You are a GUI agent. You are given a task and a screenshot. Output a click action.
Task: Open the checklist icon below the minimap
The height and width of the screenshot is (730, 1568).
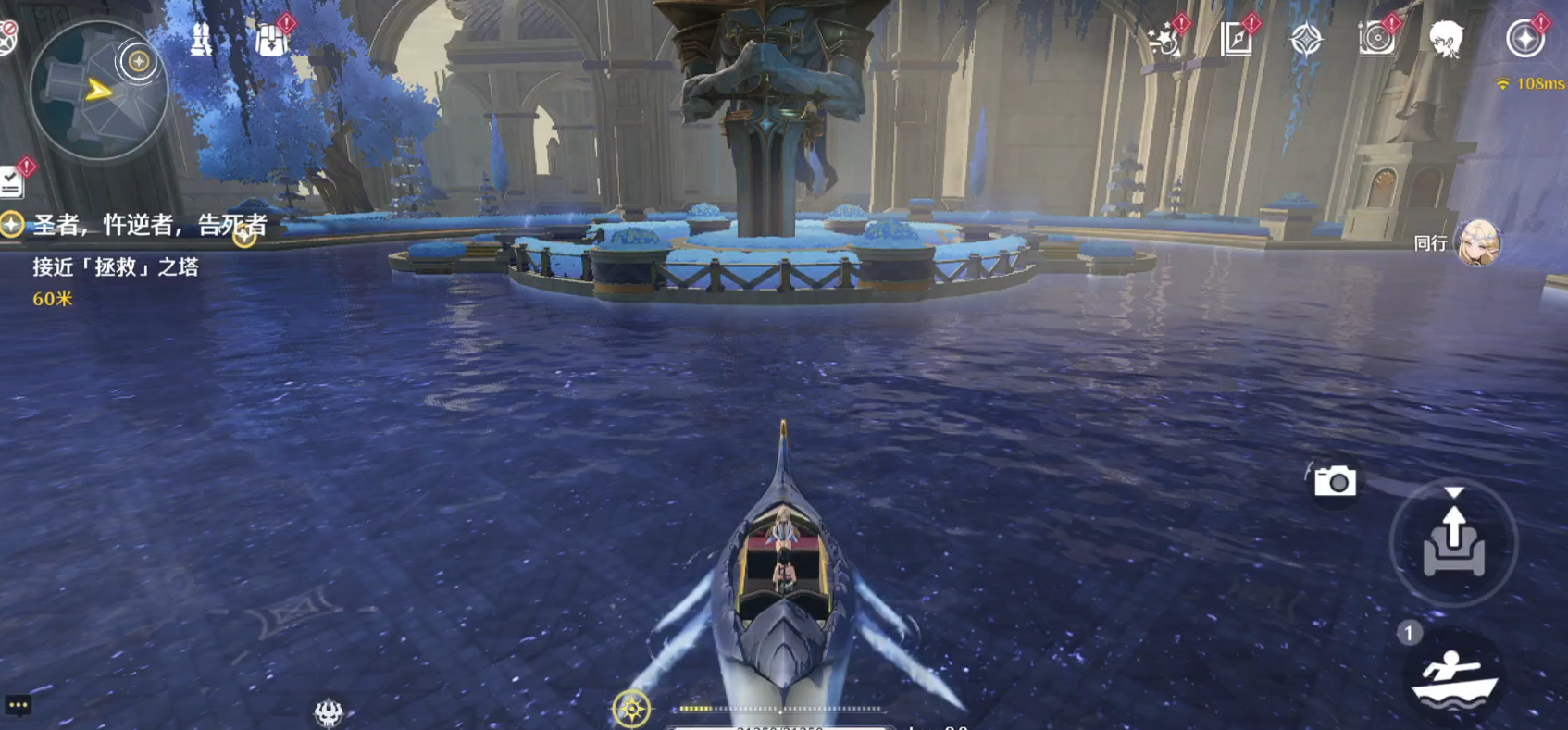(x=11, y=181)
